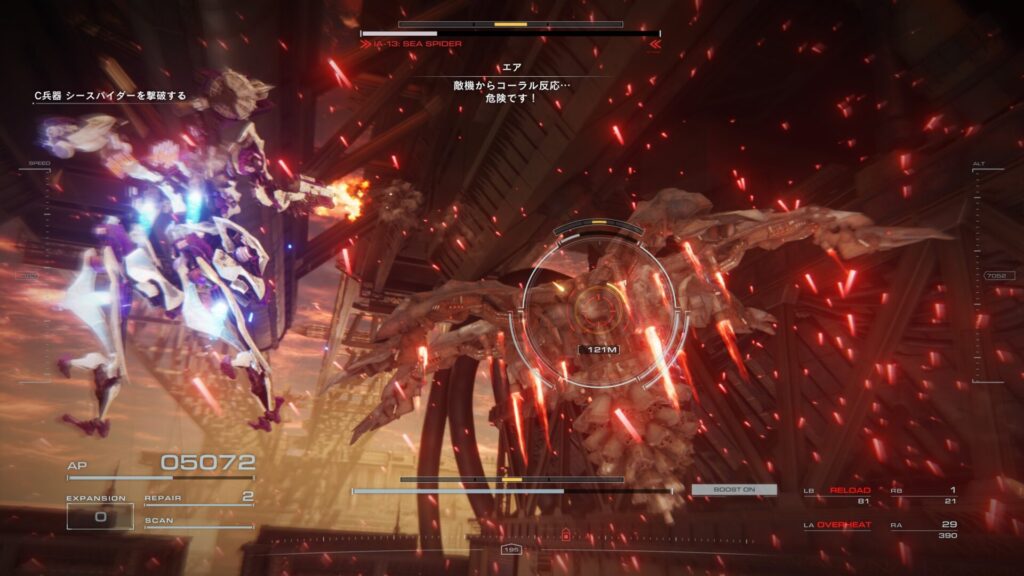1024x576 pixels.
Task: Select the Sea Spider destroy objective tracker
Action: (x=110, y=95)
